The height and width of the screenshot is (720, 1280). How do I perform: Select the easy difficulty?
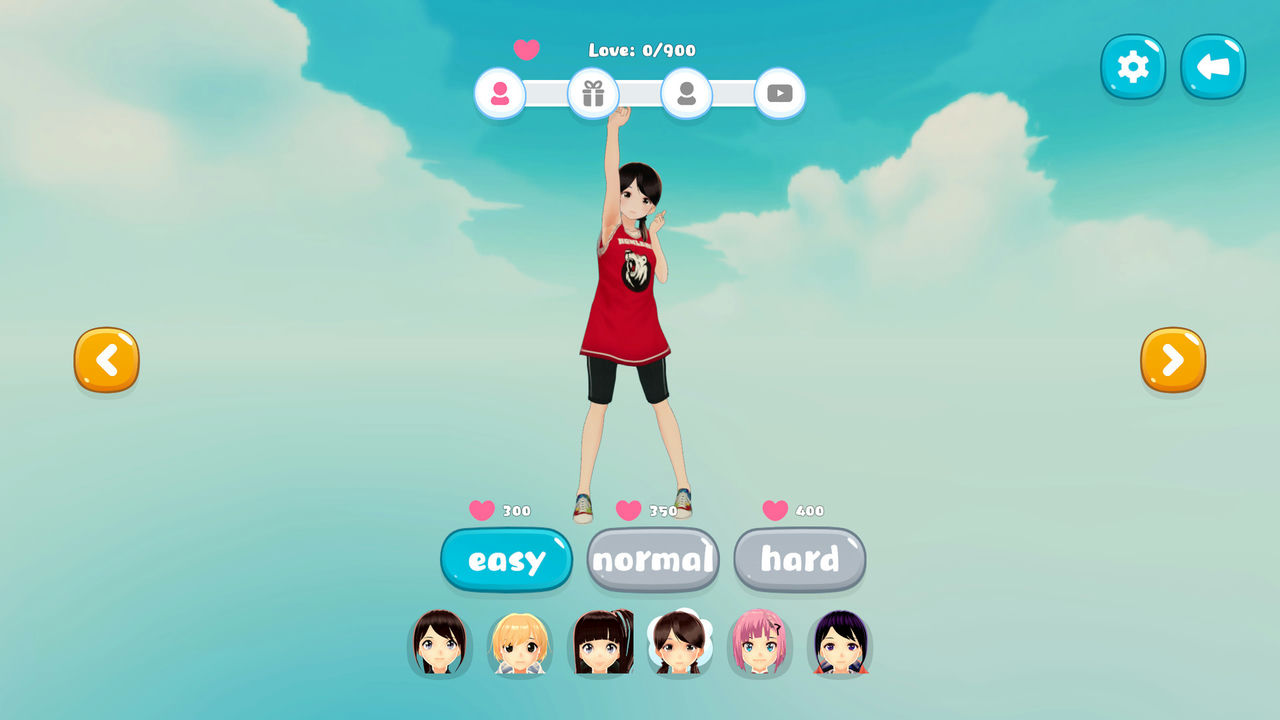pos(506,560)
